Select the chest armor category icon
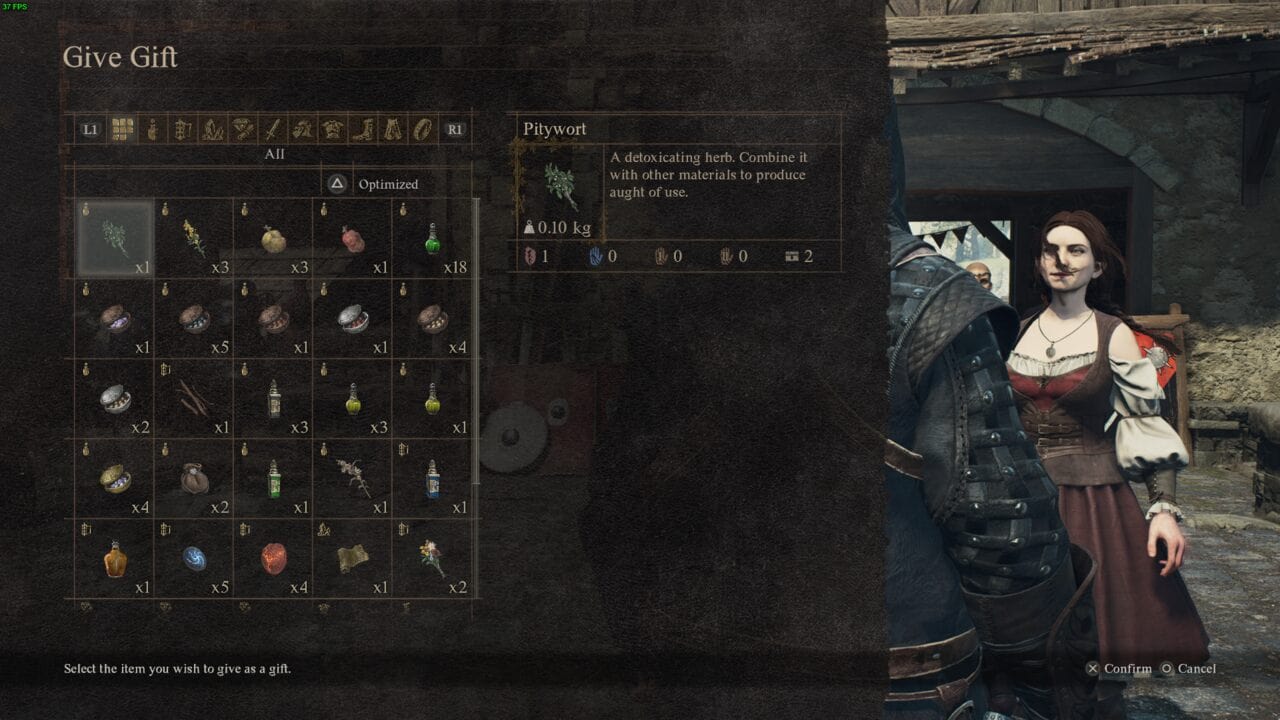Viewport: 1280px width, 720px height. [x=333, y=129]
